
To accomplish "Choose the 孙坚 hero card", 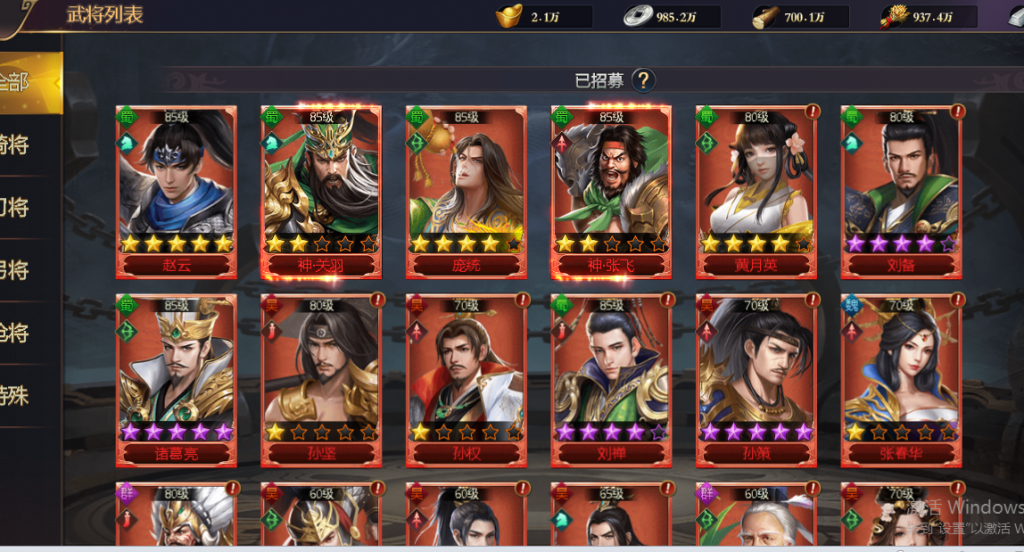I will (321, 379).
